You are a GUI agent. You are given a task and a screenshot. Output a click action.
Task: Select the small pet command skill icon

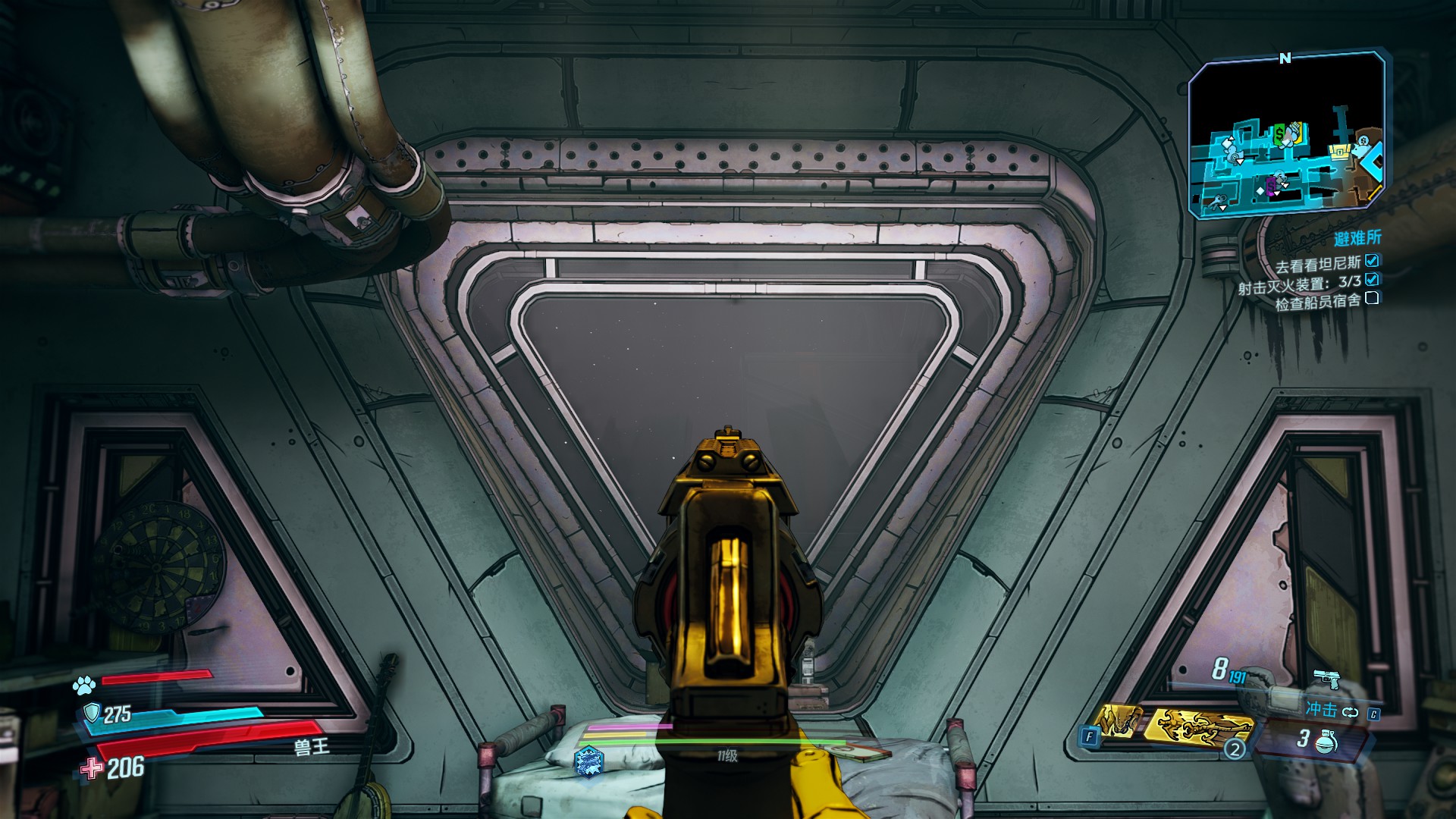pos(1117,720)
